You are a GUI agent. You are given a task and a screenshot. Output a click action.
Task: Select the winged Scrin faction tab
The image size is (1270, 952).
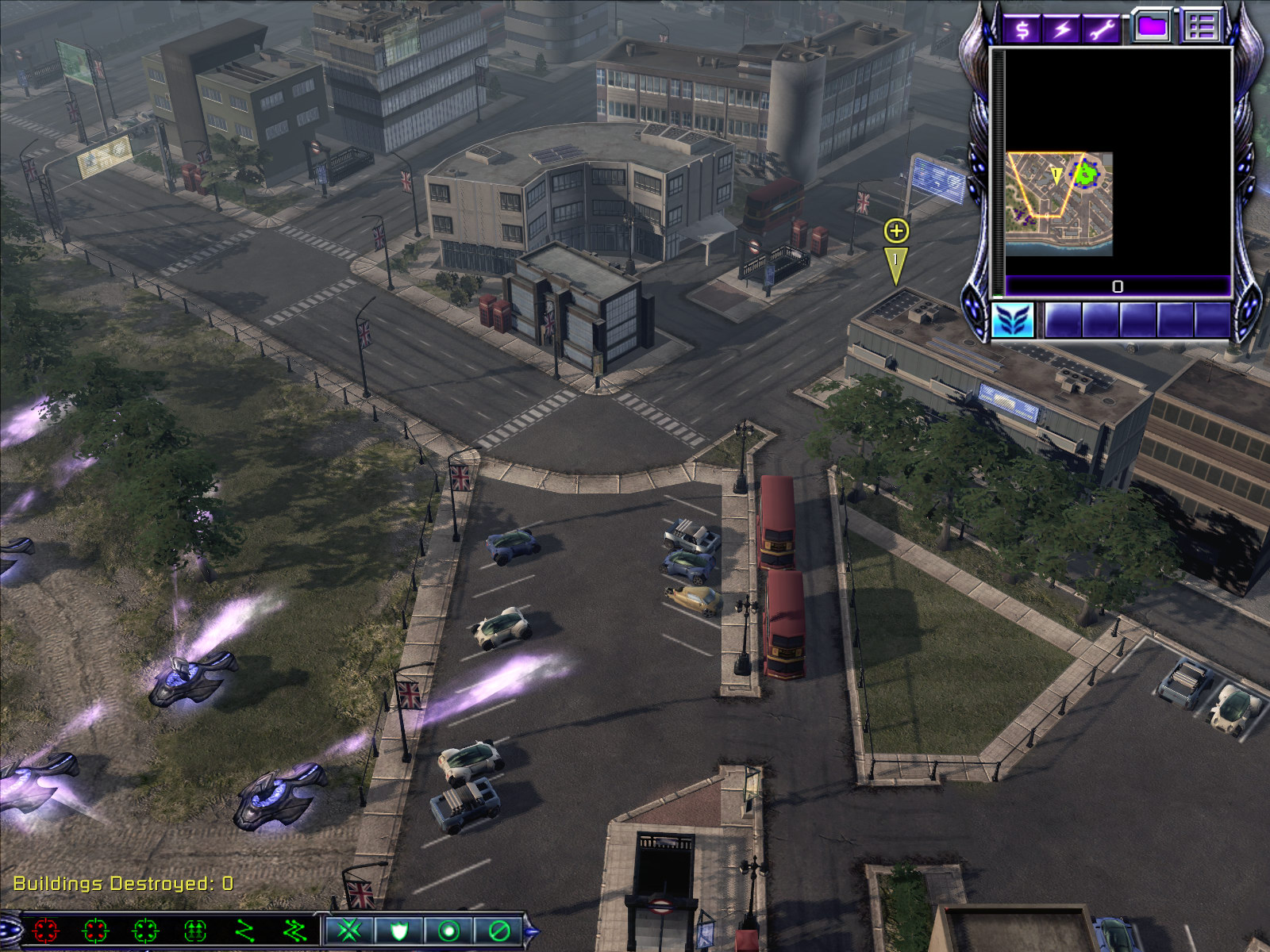[x=1013, y=321]
